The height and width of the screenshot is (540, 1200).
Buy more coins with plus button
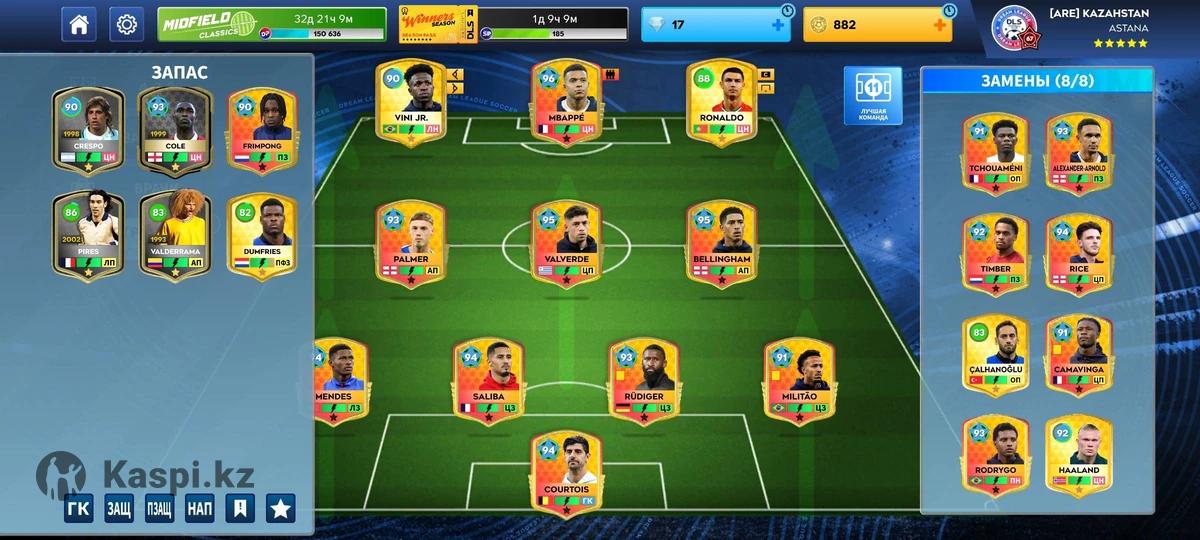coord(940,25)
